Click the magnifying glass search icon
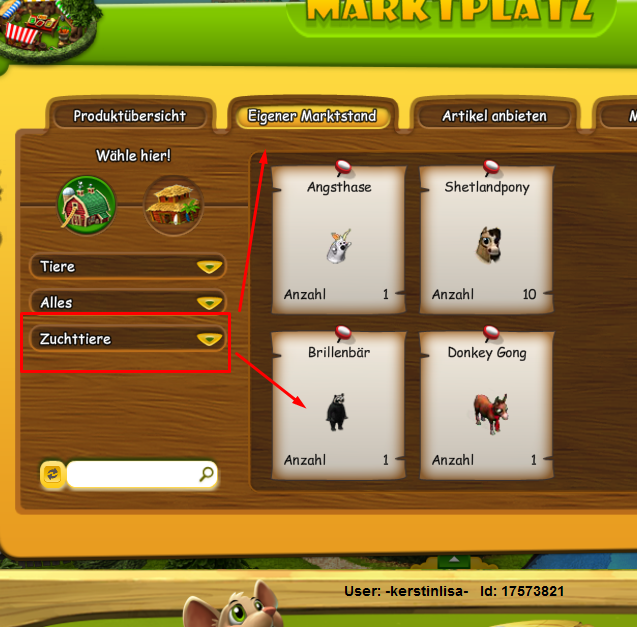Screen dimensions: 637x627 click(x=206, y=474)
